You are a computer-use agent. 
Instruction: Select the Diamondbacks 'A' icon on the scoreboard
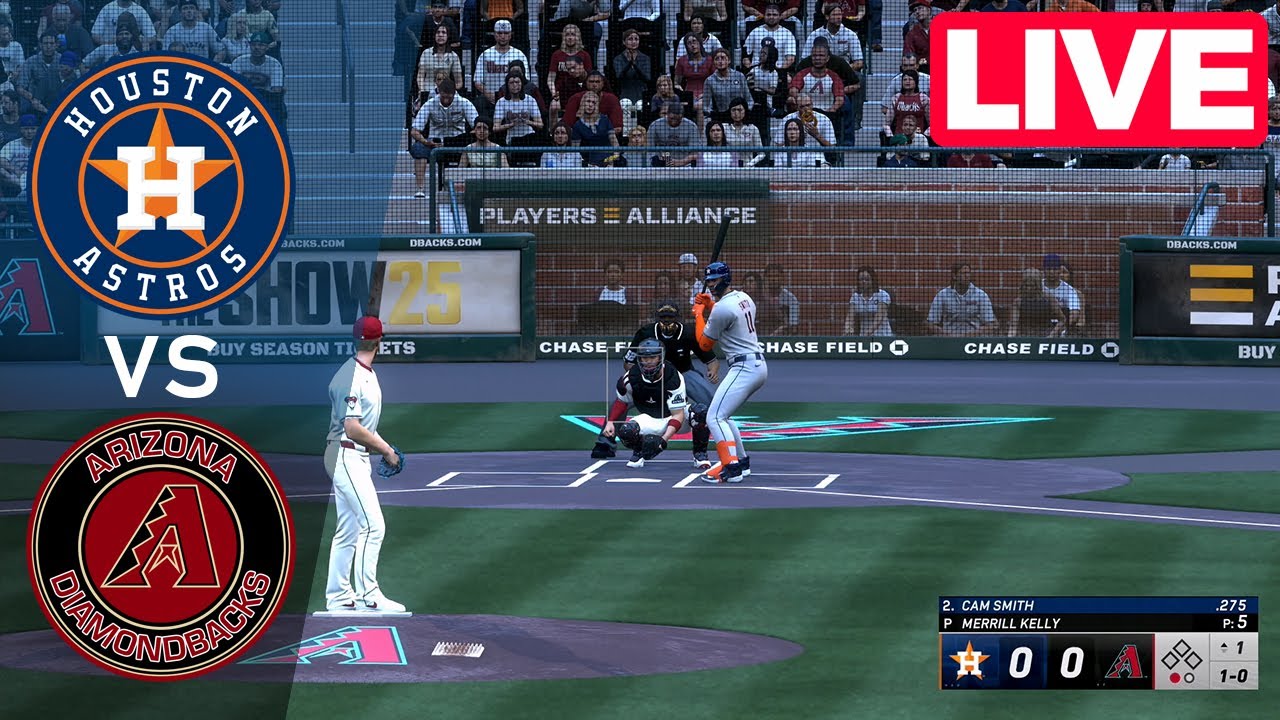(1126, 662)
